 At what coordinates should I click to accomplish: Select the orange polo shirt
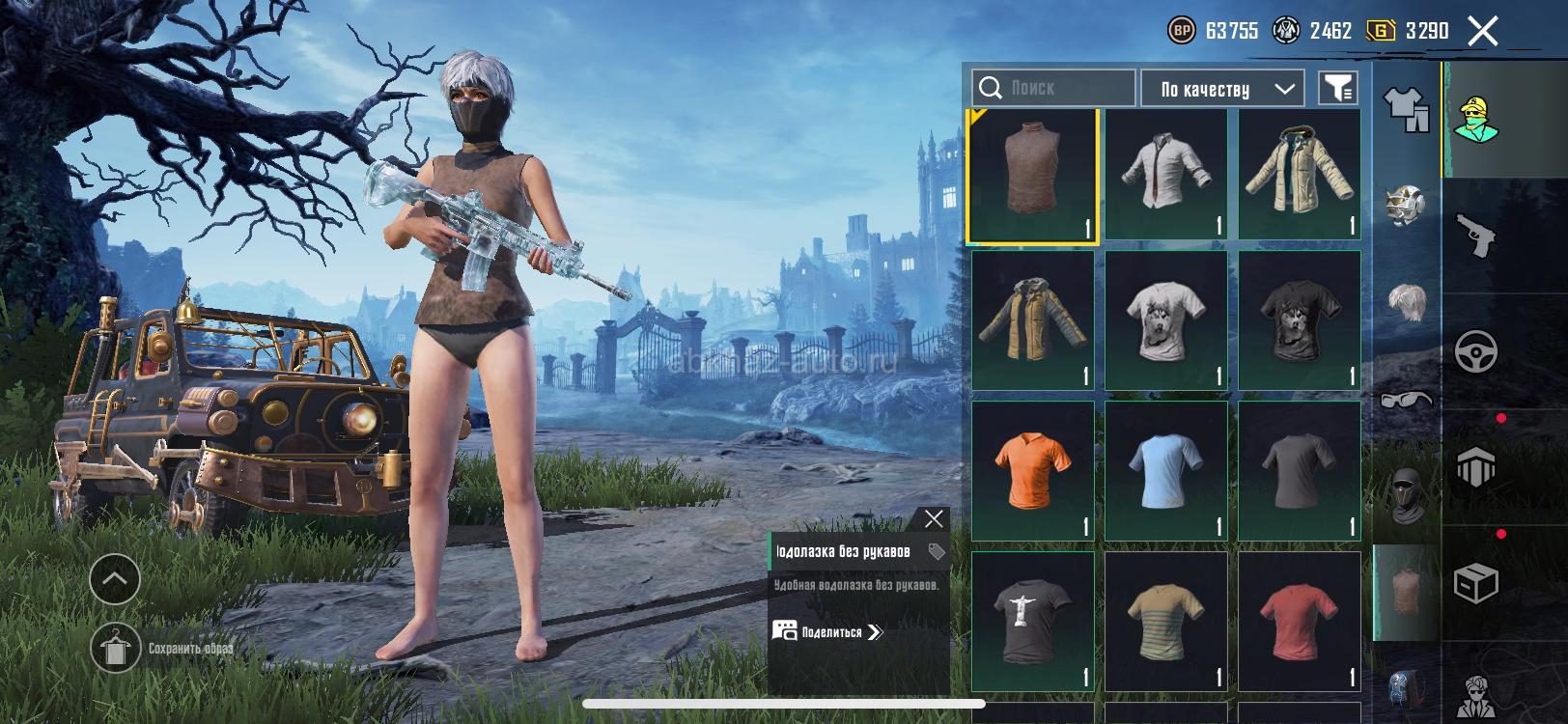(x=1032, y=471)
